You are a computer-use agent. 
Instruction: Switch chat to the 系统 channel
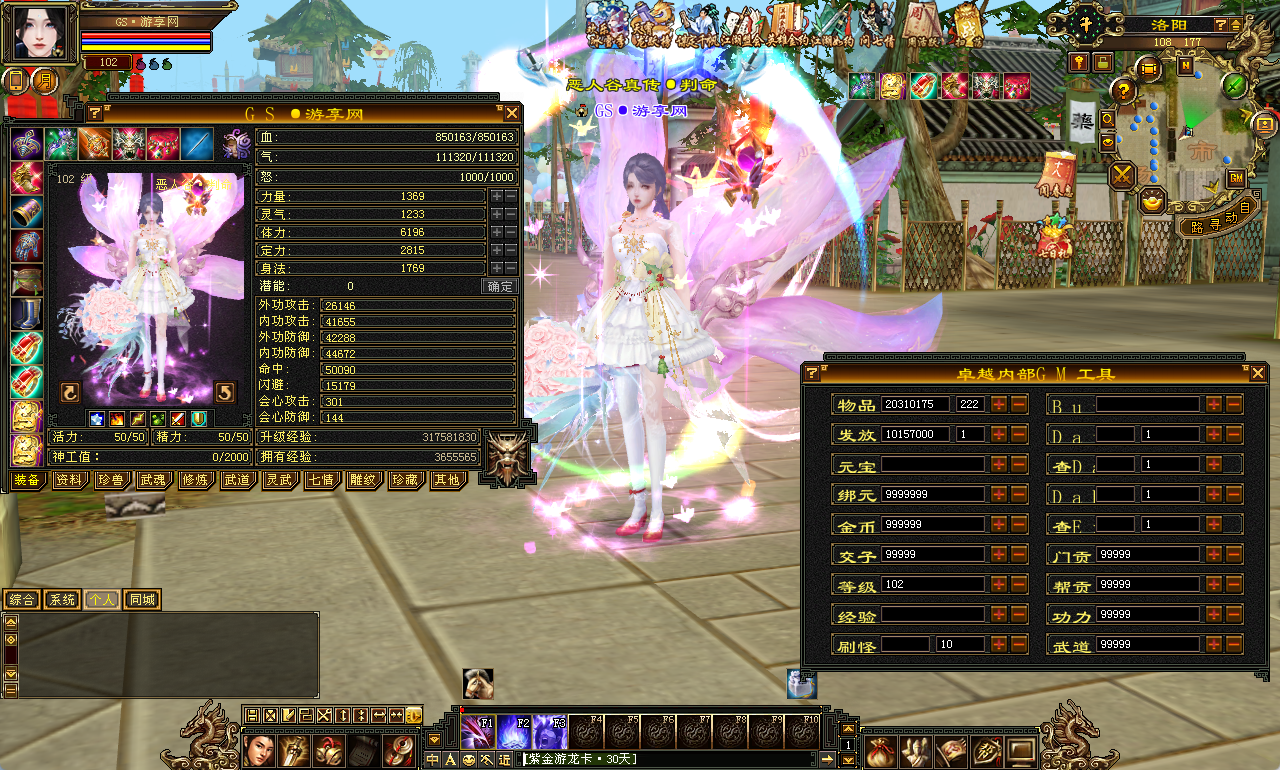62,600
